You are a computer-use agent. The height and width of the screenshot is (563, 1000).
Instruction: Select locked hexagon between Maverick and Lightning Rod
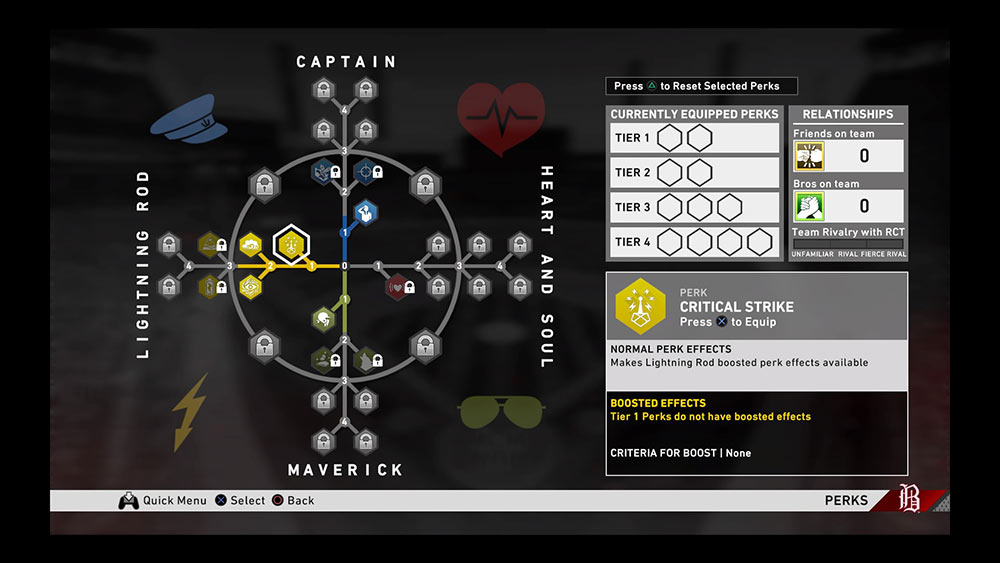point(264,346)
